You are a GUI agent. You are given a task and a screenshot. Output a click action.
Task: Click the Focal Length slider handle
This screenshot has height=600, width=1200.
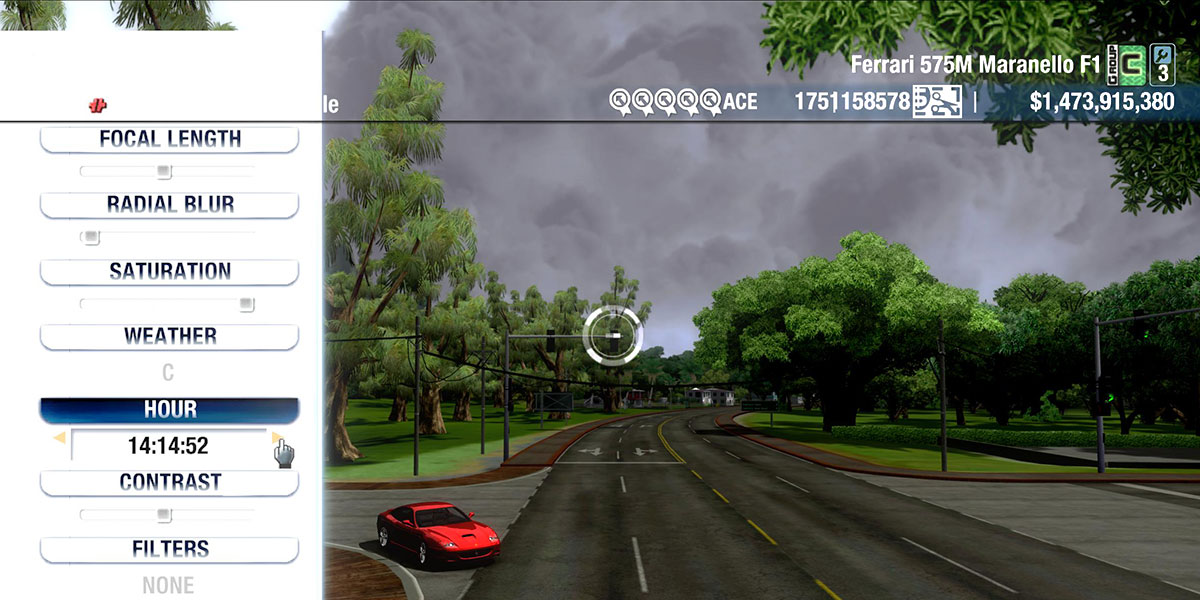(164, 172)
